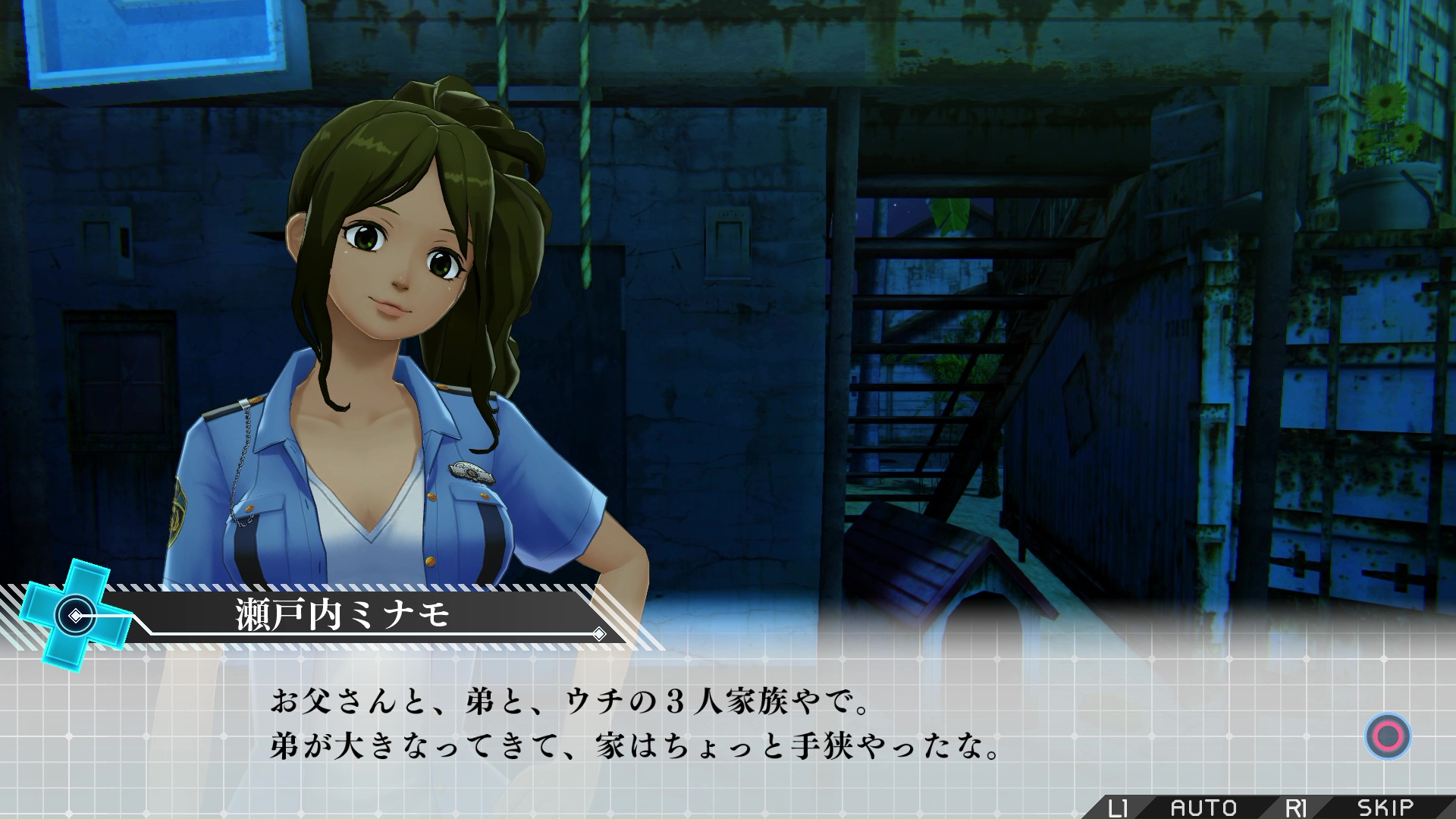
Task: Activate SKIP to fast-forward dialogue
Action: (x=1385, y=808)
